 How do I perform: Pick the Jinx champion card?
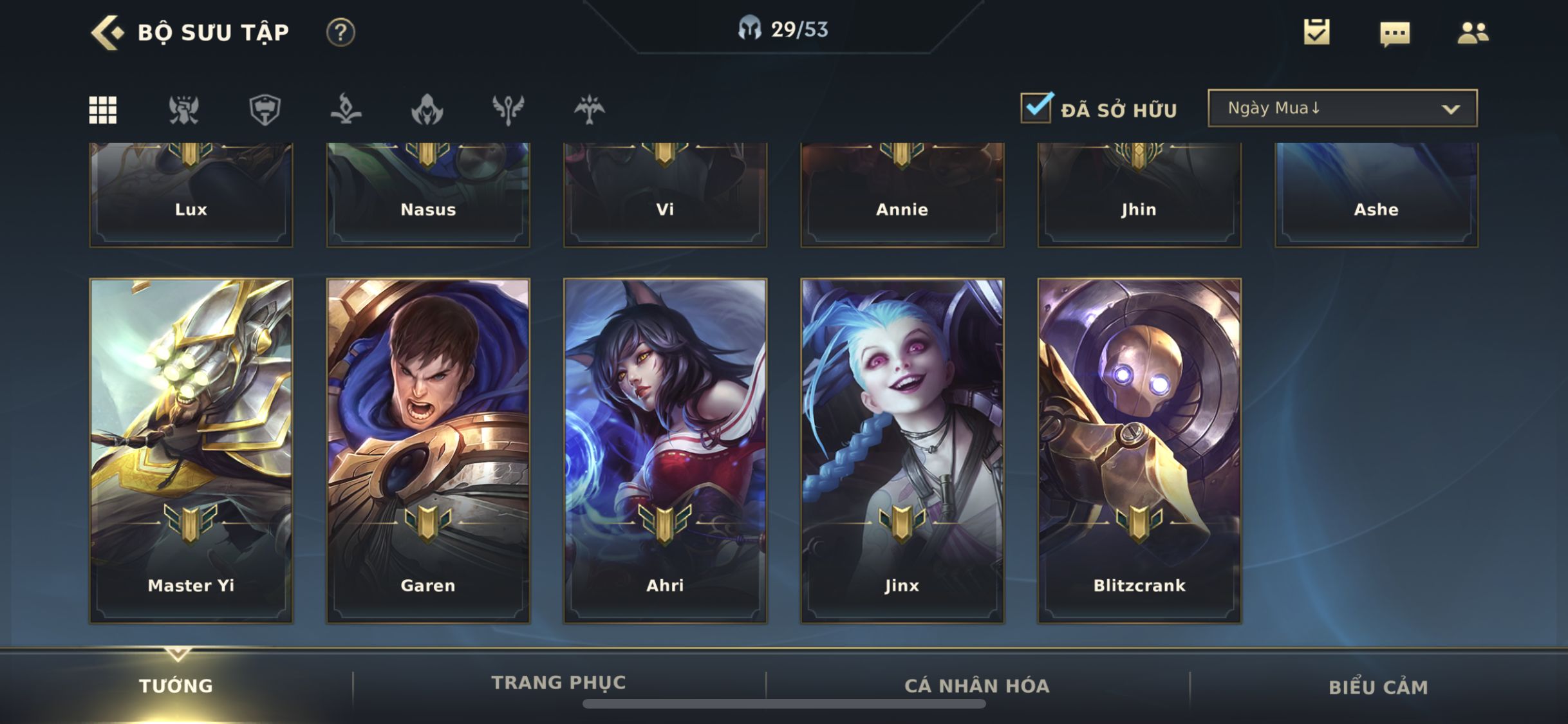[902, 450]
